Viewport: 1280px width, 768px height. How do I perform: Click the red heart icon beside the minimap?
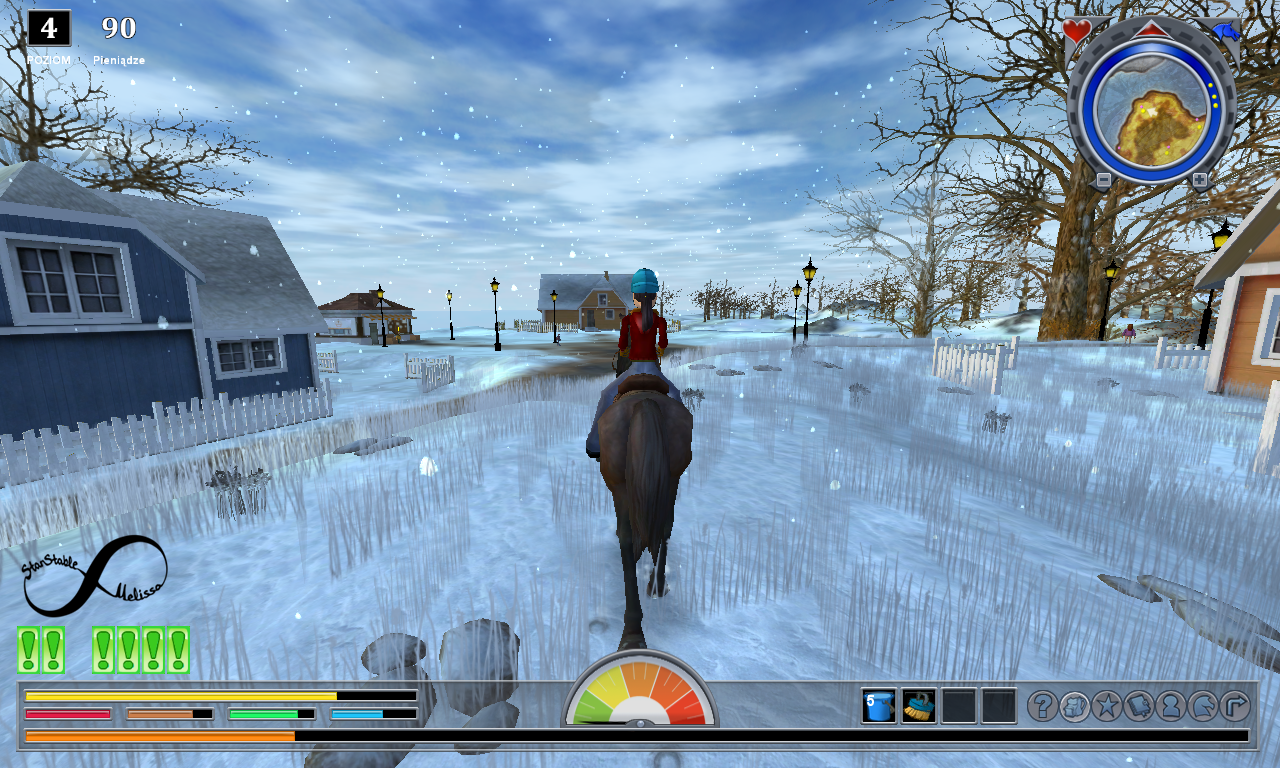[1076, 30]
